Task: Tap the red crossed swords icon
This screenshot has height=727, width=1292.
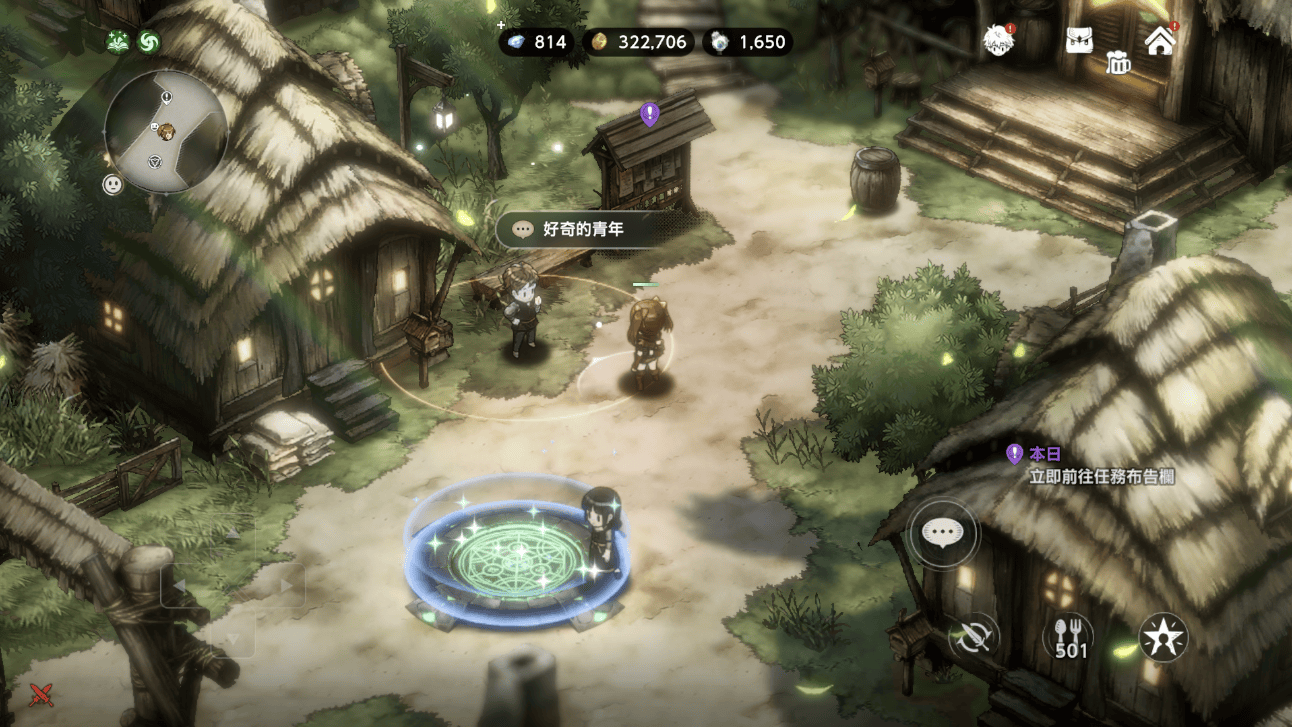Action: point(41,692)
